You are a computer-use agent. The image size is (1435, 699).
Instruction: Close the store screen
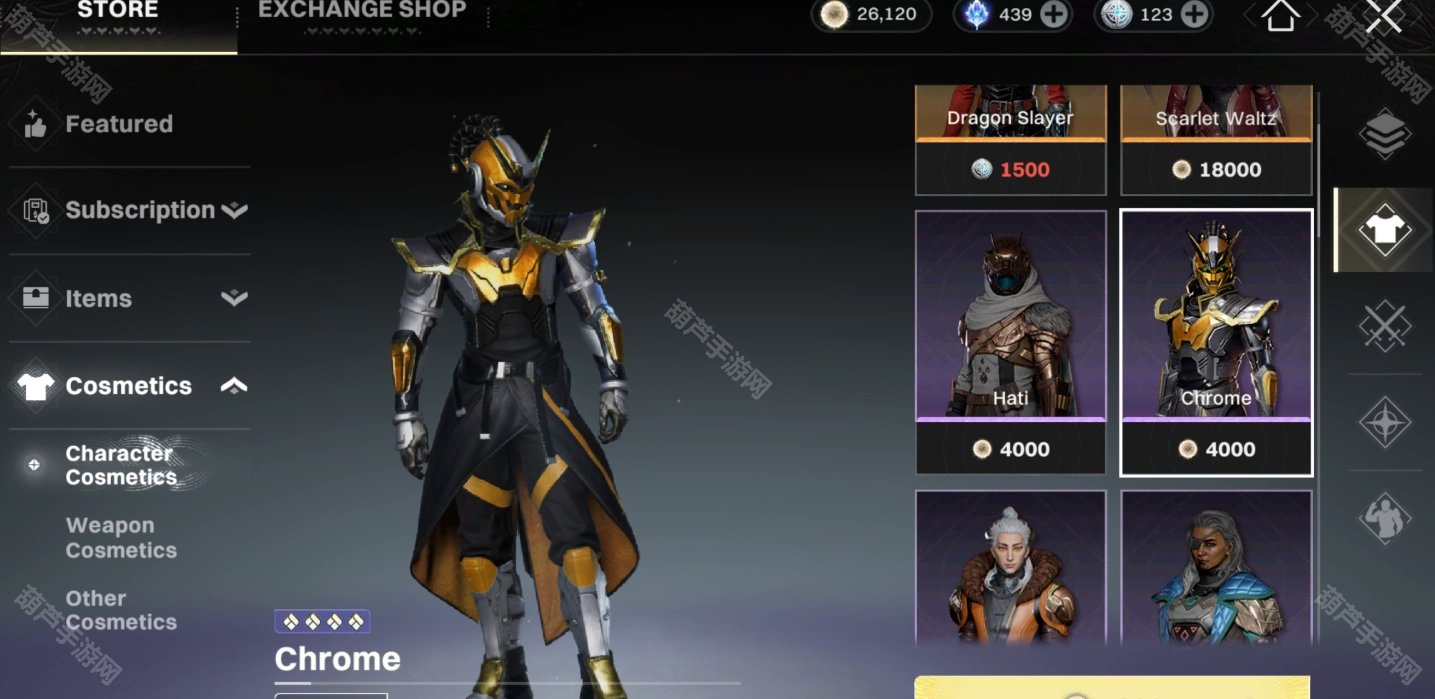click(x=1384, y=16)
